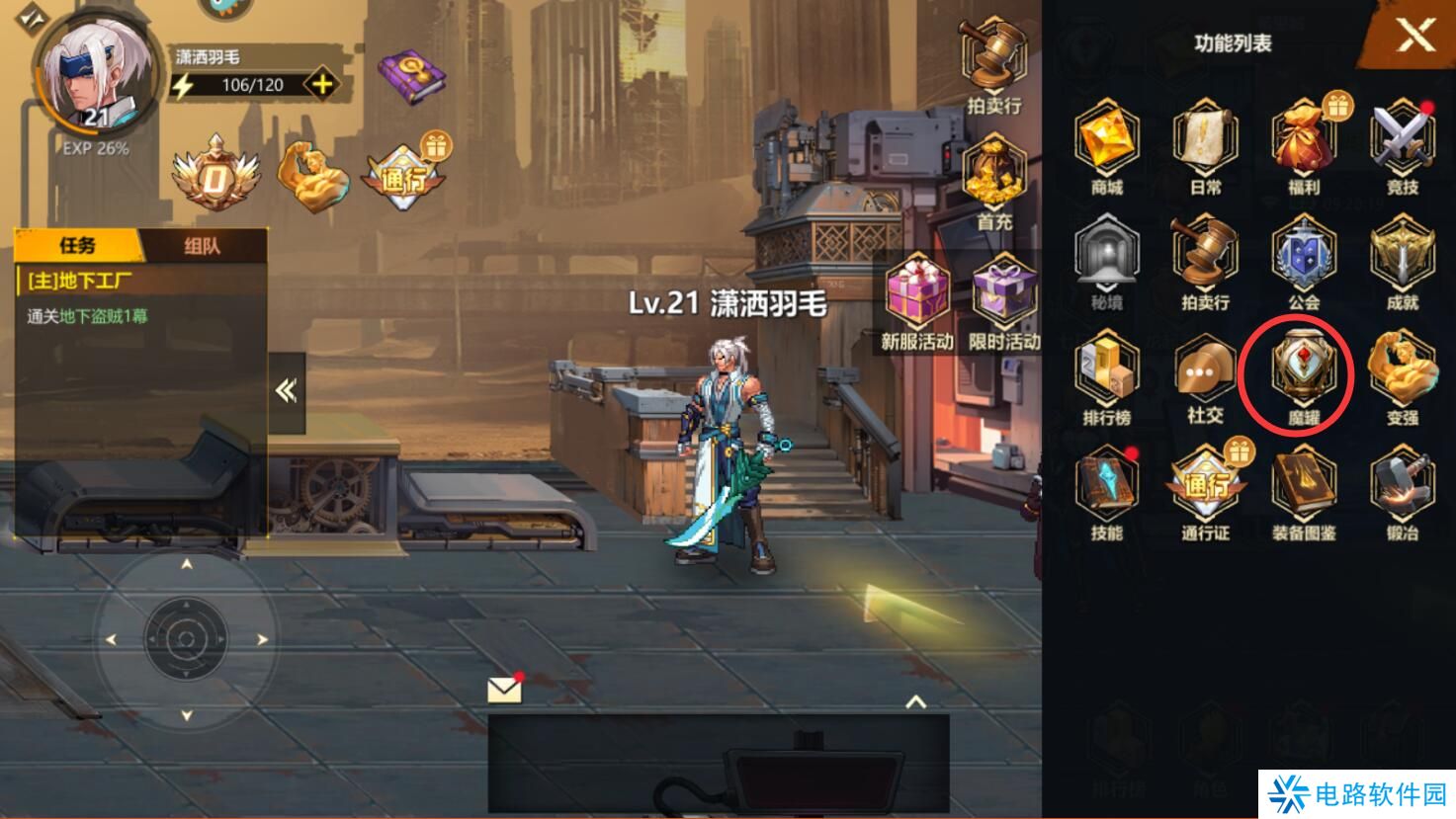Click the EXP progress bar under the avatar
The image size is (1456, 819).
coord(92,151)
